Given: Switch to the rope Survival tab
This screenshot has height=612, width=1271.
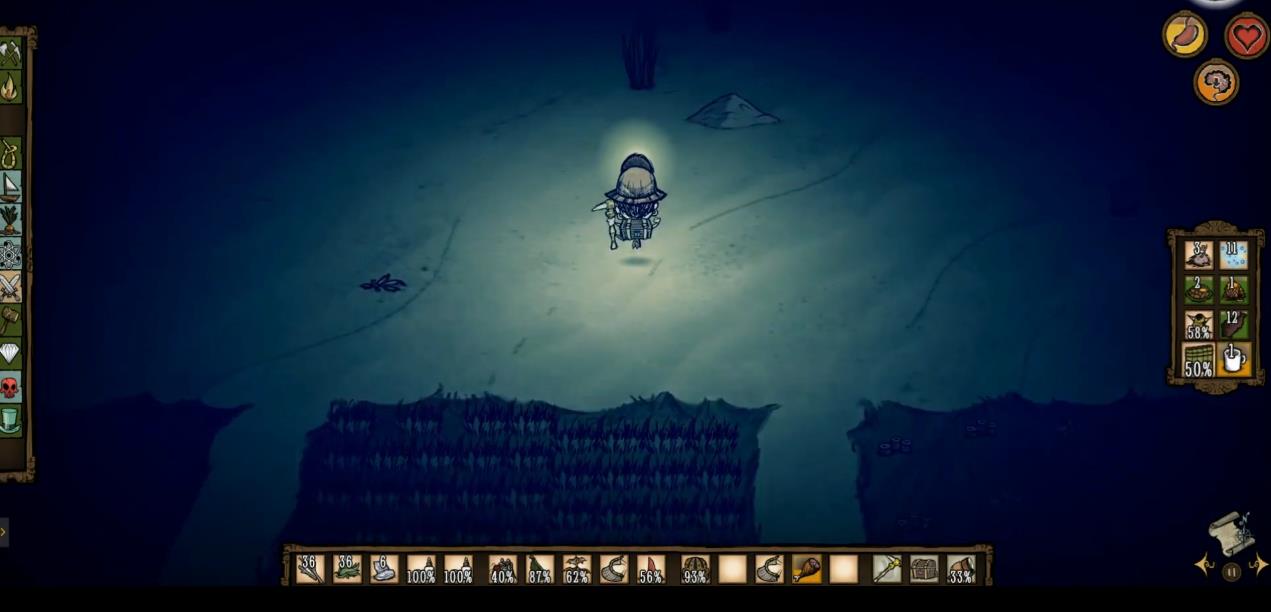Looking at the screenshot, I should (10, 154).
